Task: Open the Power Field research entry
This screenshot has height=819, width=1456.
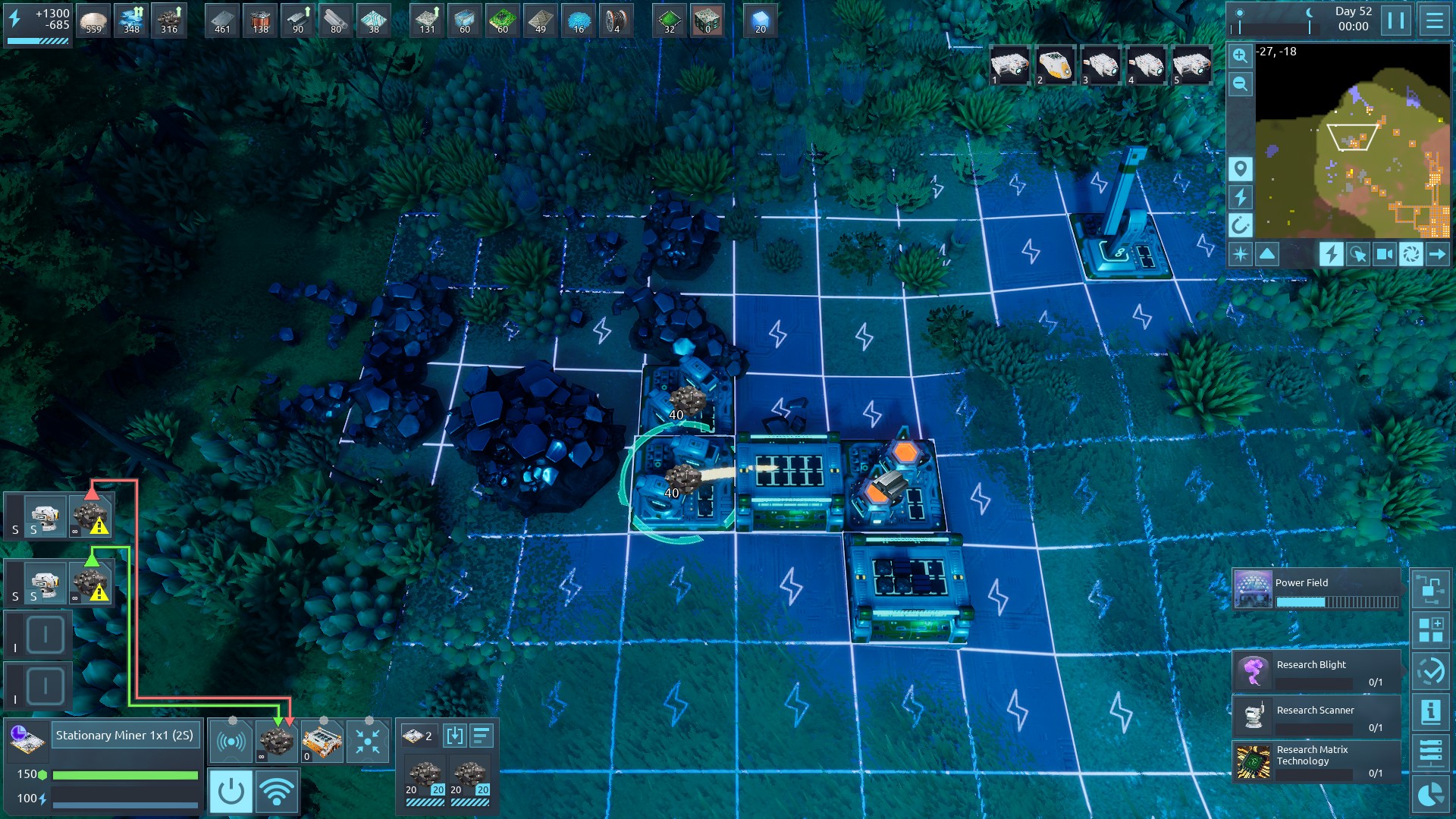Action: [x=1316, y=590]
